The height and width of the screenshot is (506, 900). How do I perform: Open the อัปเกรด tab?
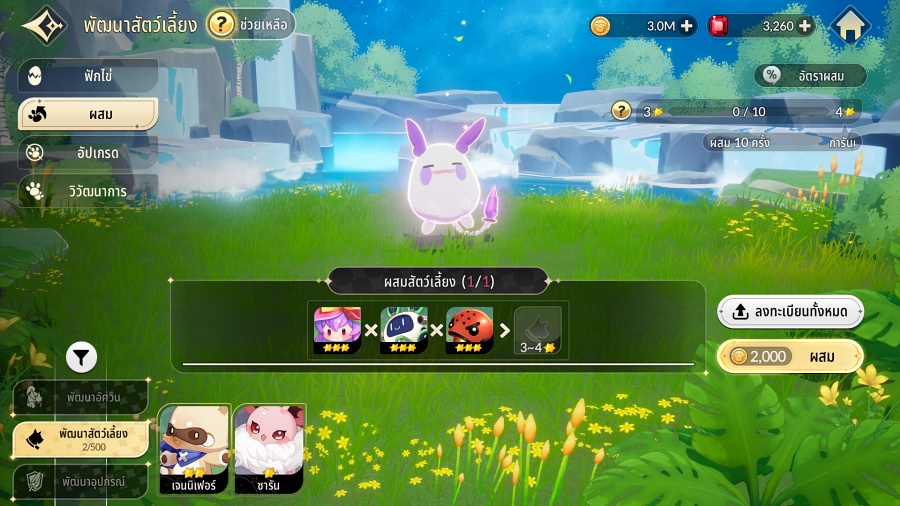pos(88,152)
